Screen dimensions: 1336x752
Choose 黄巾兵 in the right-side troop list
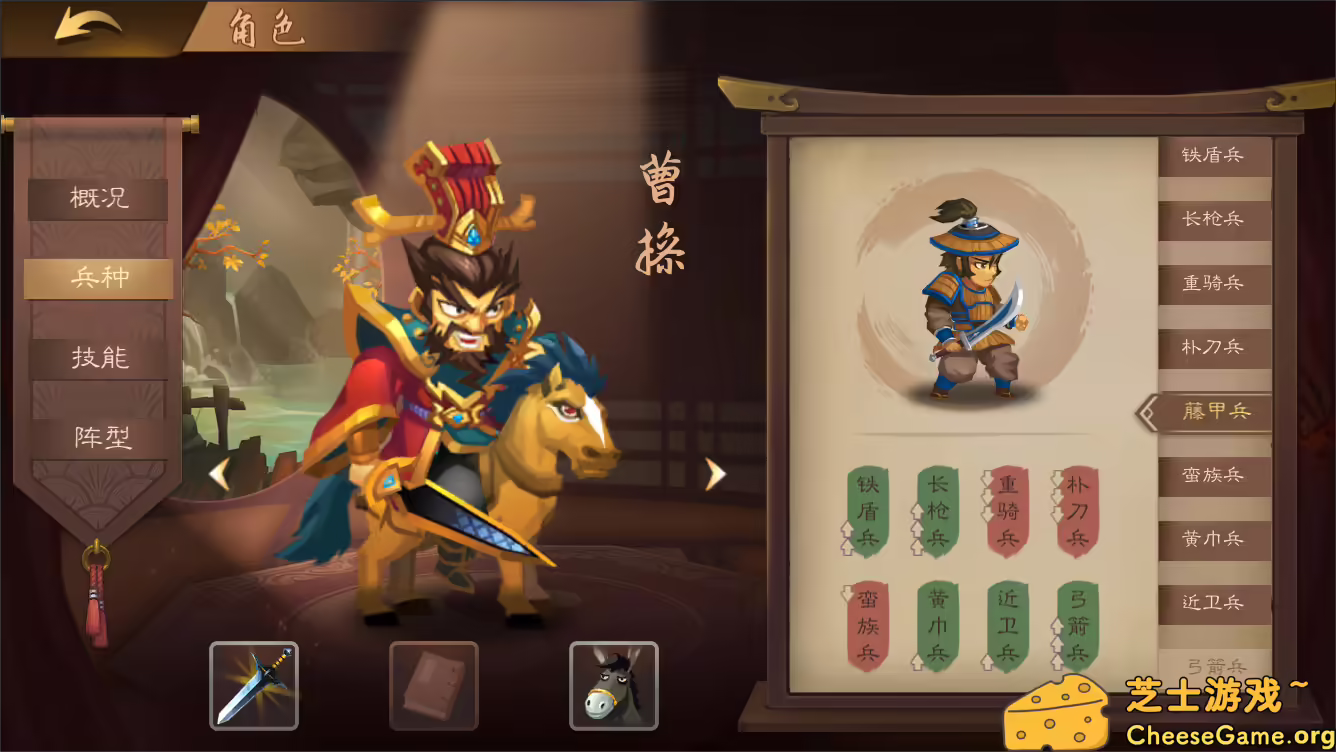coord(1217,538)
